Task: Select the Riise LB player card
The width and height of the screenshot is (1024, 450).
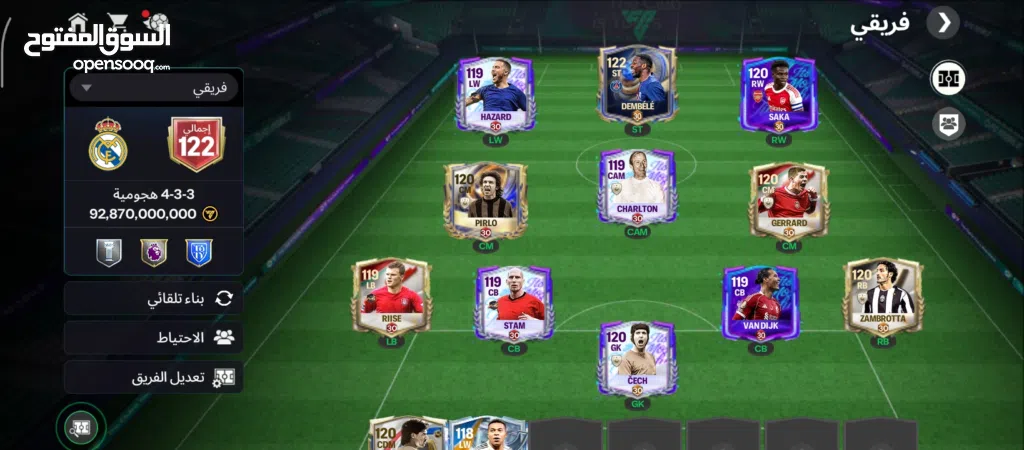Action: tap(391, 297)
